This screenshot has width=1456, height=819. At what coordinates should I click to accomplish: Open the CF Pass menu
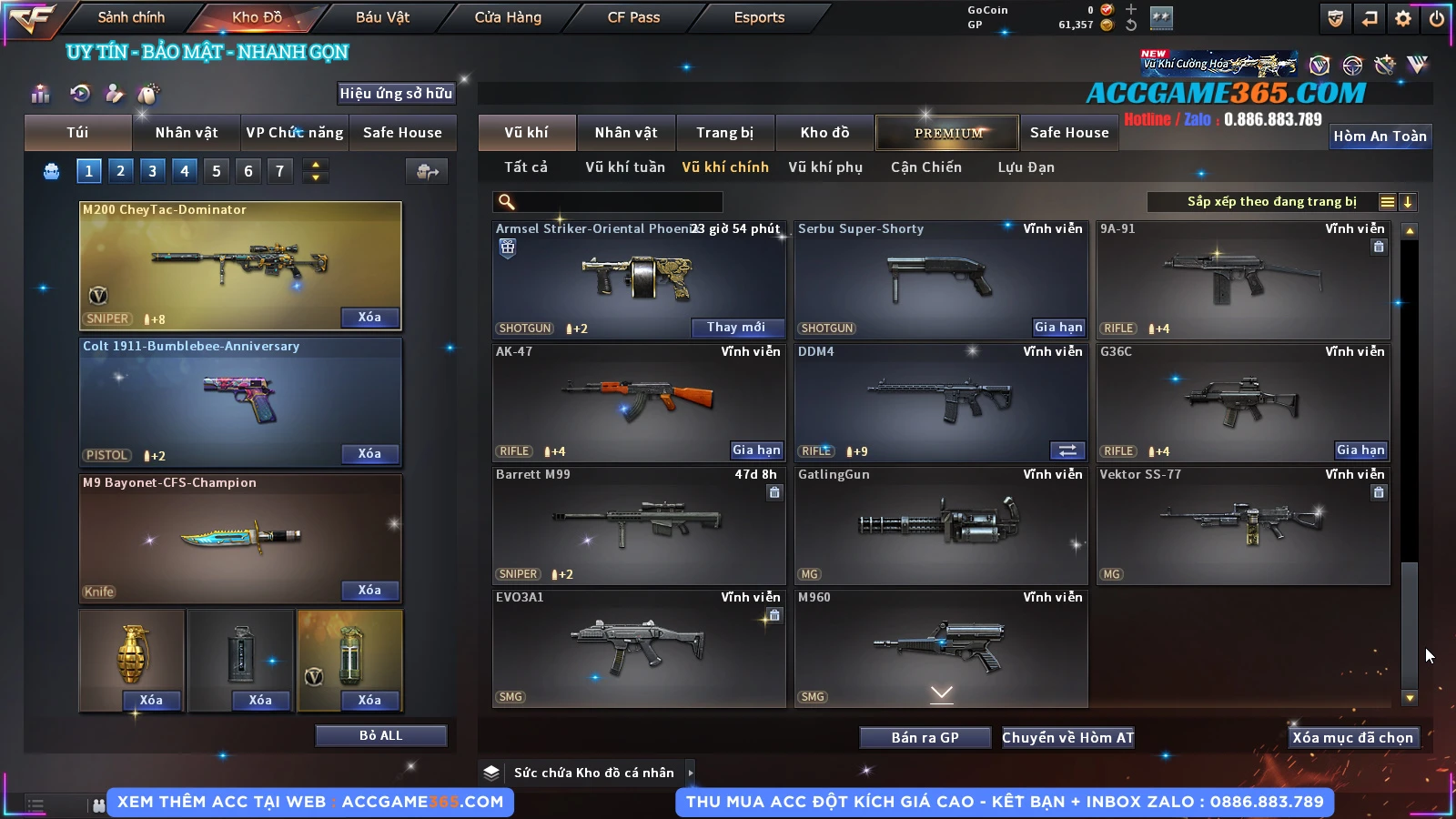(x=633, y=17)
